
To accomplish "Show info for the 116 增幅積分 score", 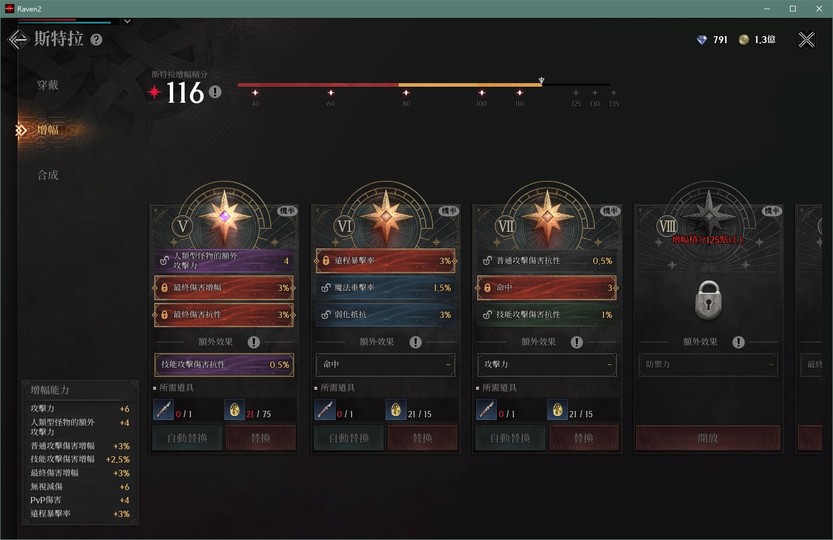I will 215,93.
